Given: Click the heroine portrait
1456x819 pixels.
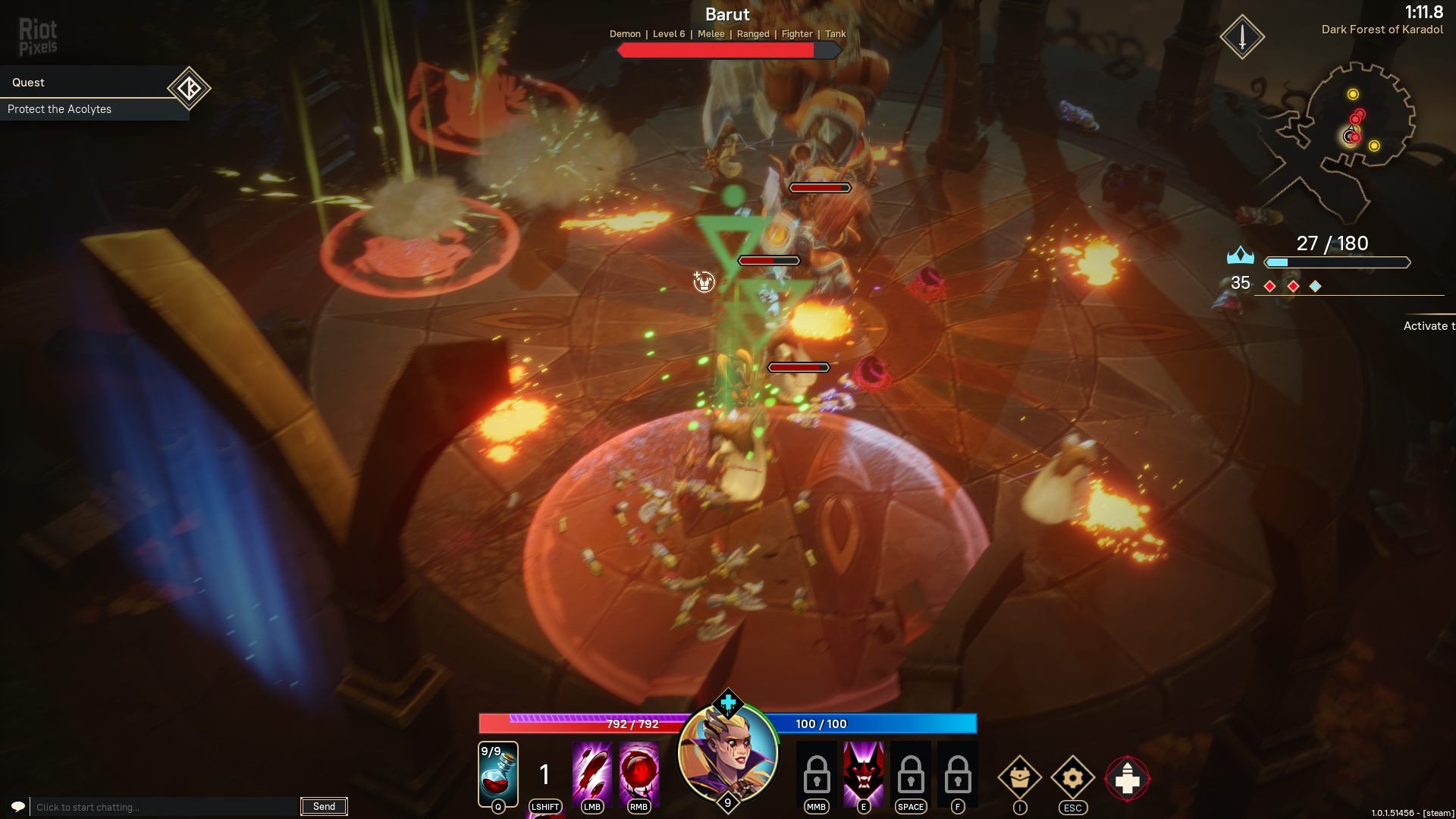Looking at the screenshot, I should tap(728, 755).
